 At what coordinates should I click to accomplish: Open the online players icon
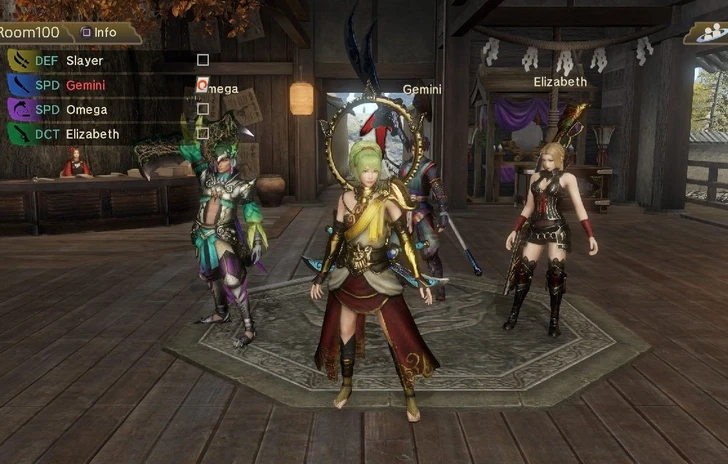point(706,33)
